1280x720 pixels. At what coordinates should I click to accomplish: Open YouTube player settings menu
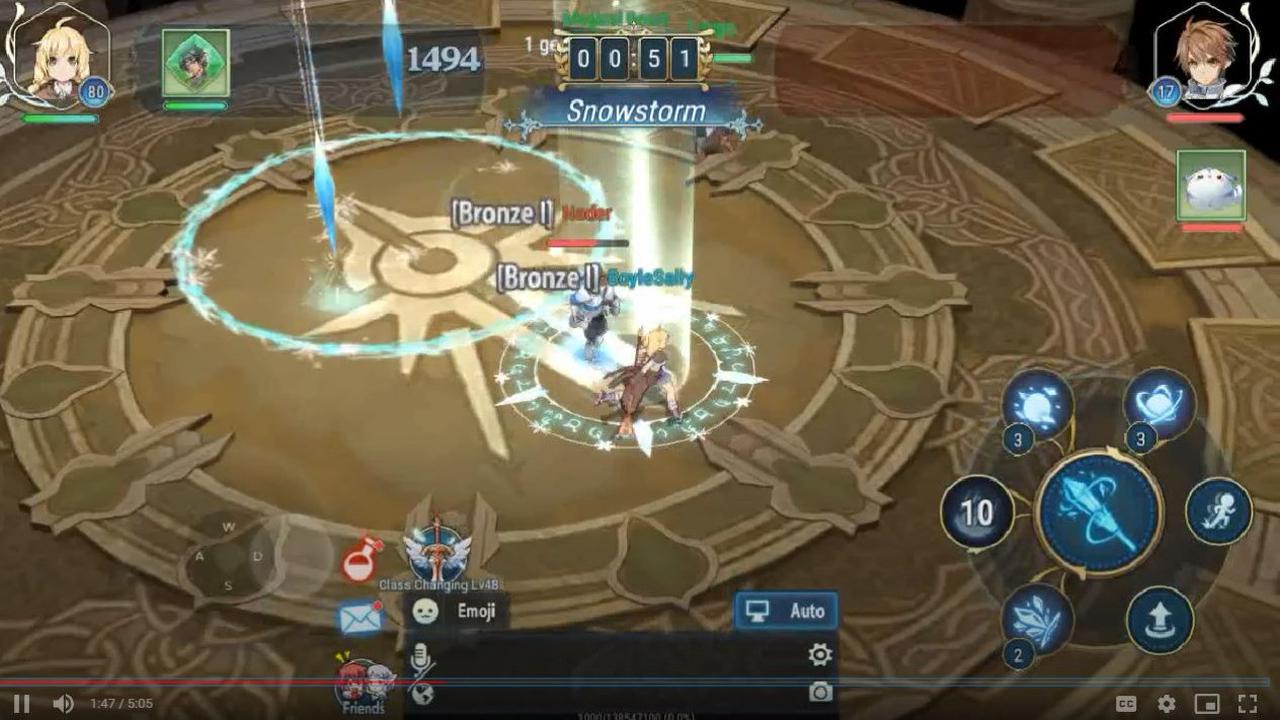pyautogui.click(x=1167, y=702)
